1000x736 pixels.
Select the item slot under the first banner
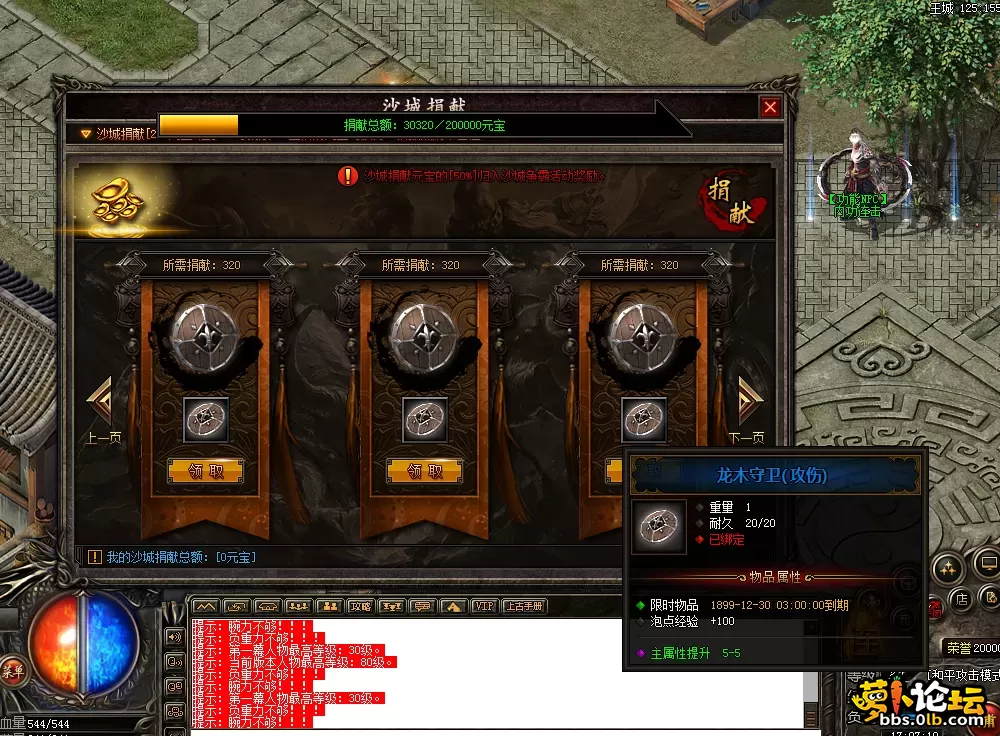(206, 420)
